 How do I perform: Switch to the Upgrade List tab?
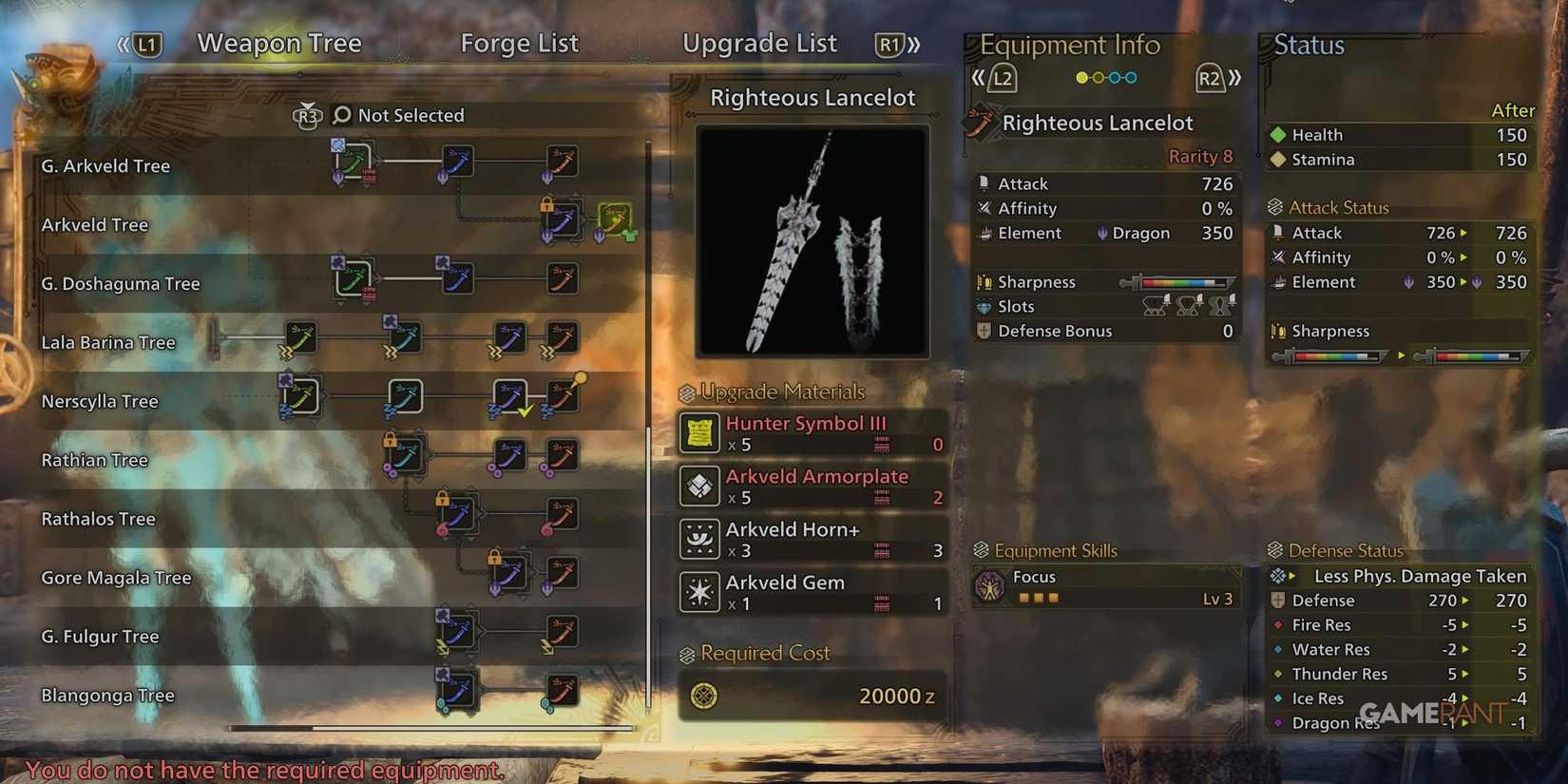coord(759,43)
